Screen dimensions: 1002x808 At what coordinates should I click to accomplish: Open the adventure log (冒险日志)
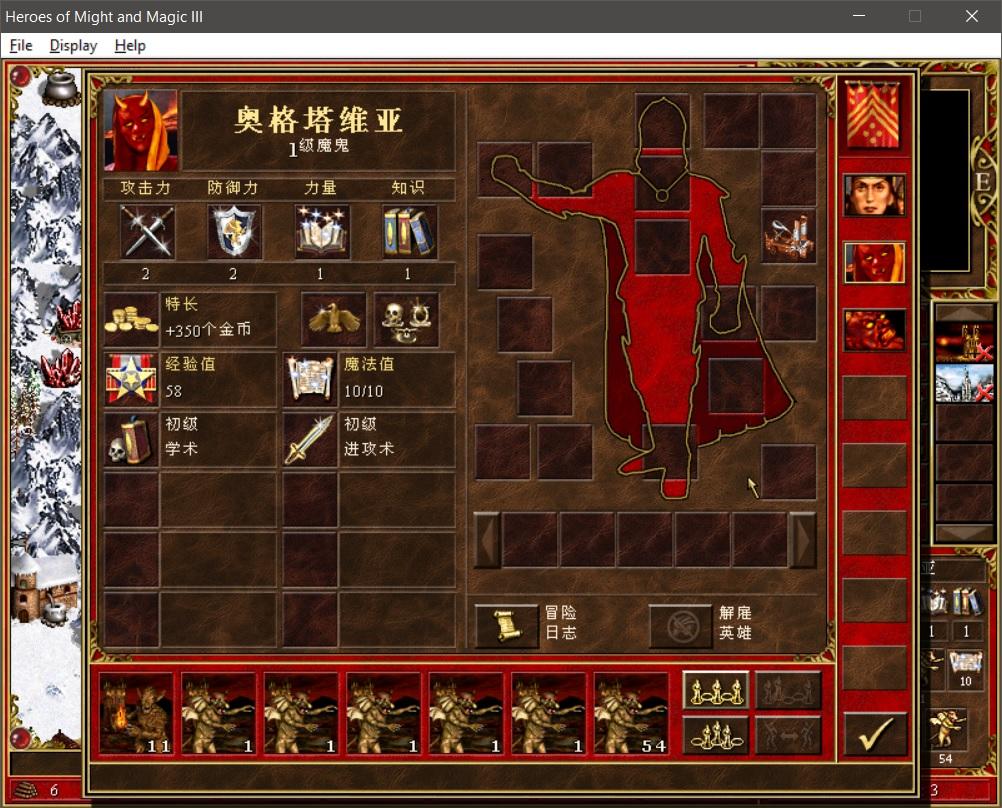pyautogui.click(x=506, y=625)
